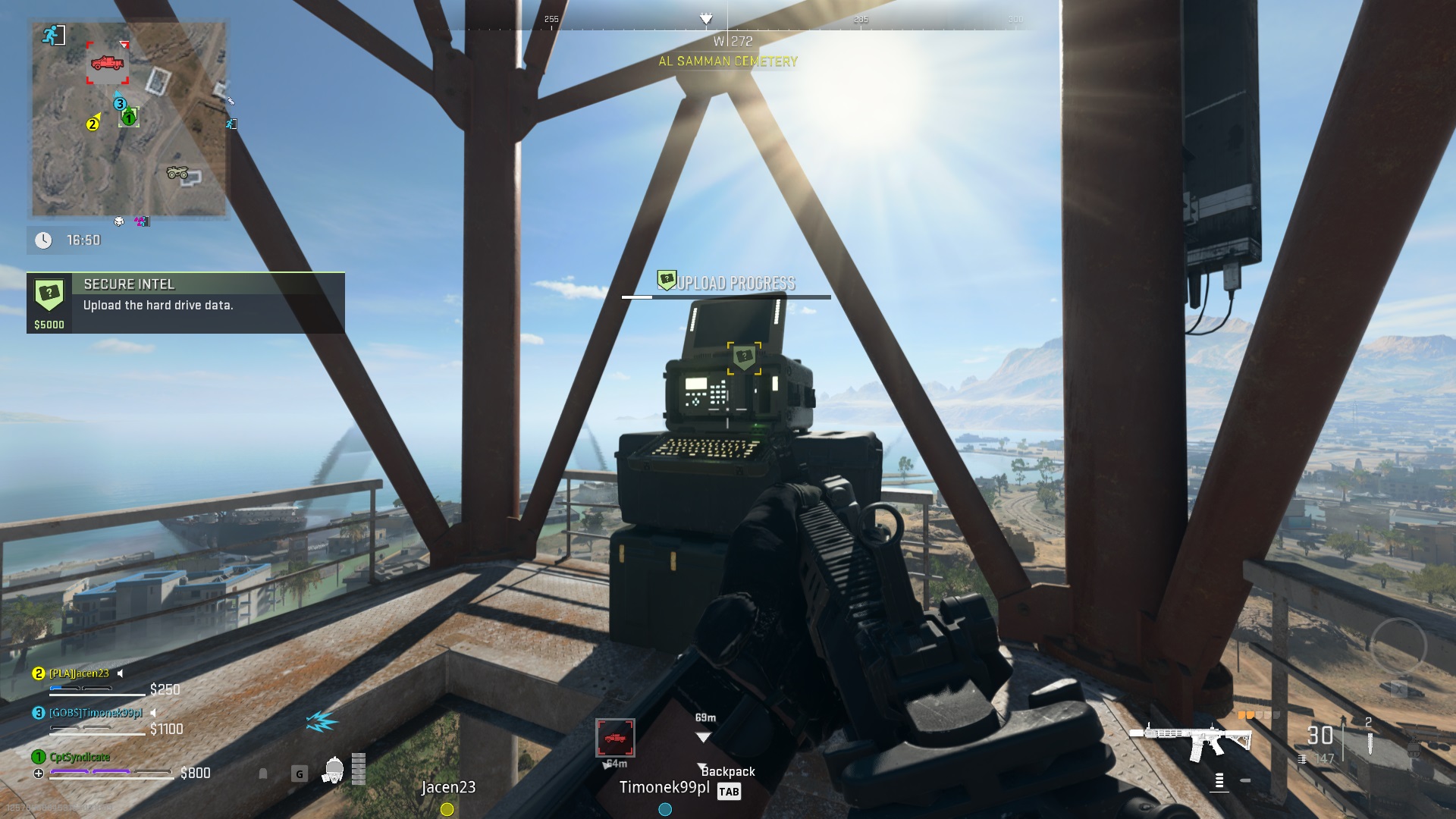The width and height of the screenshot is (1456, 819).
Task: Select Timonek99pl's name in the squad list
Action: tap(96, 713)
